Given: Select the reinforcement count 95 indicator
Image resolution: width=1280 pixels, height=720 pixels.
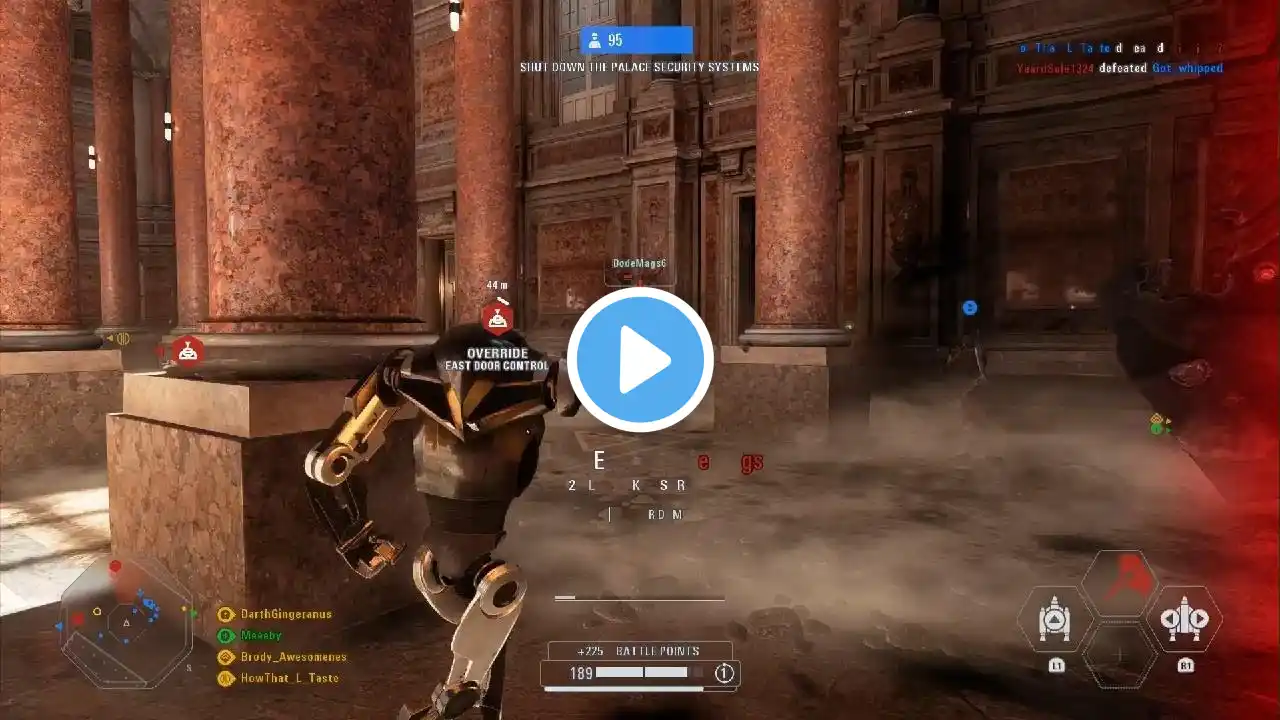Looking at the screenshot, I should pos(636,40).
